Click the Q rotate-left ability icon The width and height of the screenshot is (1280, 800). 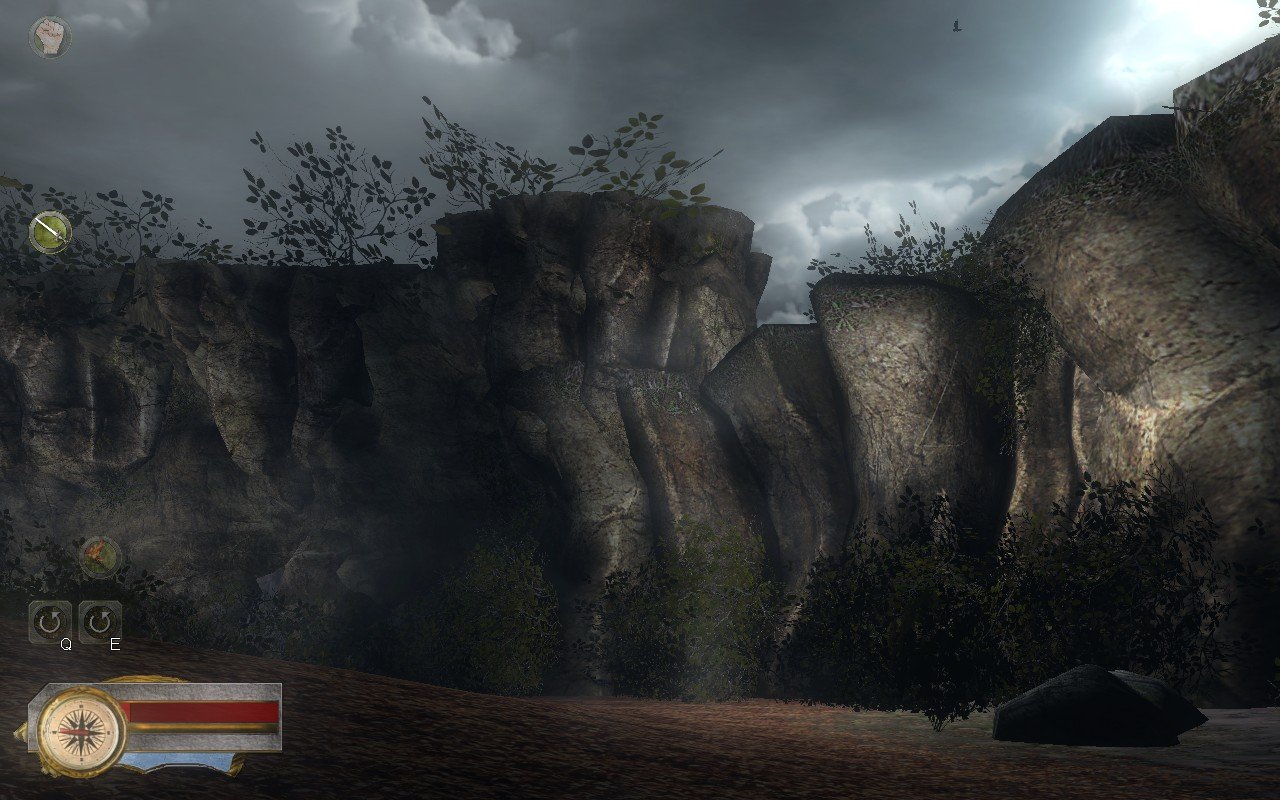pos(48,620)
